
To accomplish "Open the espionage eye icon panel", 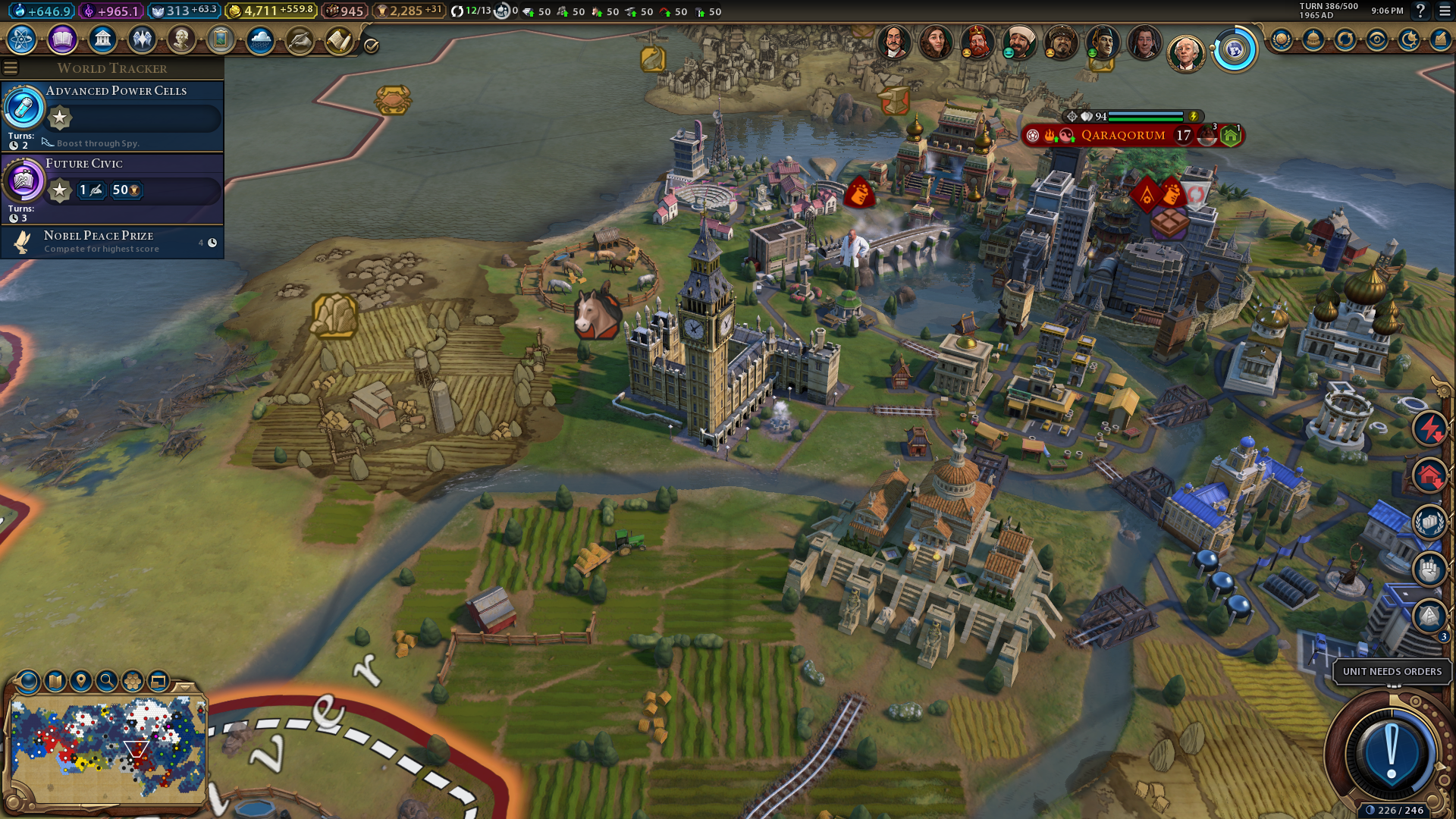I will (1377, 39).
